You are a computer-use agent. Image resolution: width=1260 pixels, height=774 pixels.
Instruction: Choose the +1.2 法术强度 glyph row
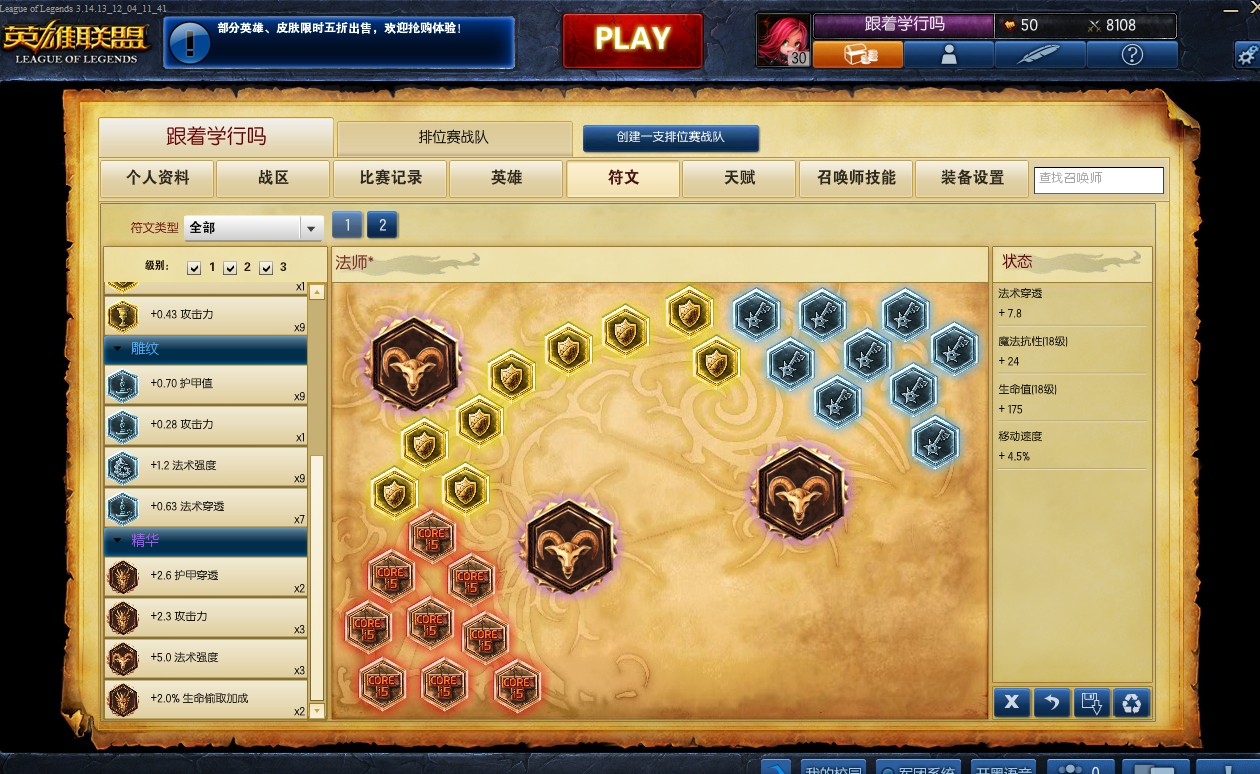click(x=206, y=466)
